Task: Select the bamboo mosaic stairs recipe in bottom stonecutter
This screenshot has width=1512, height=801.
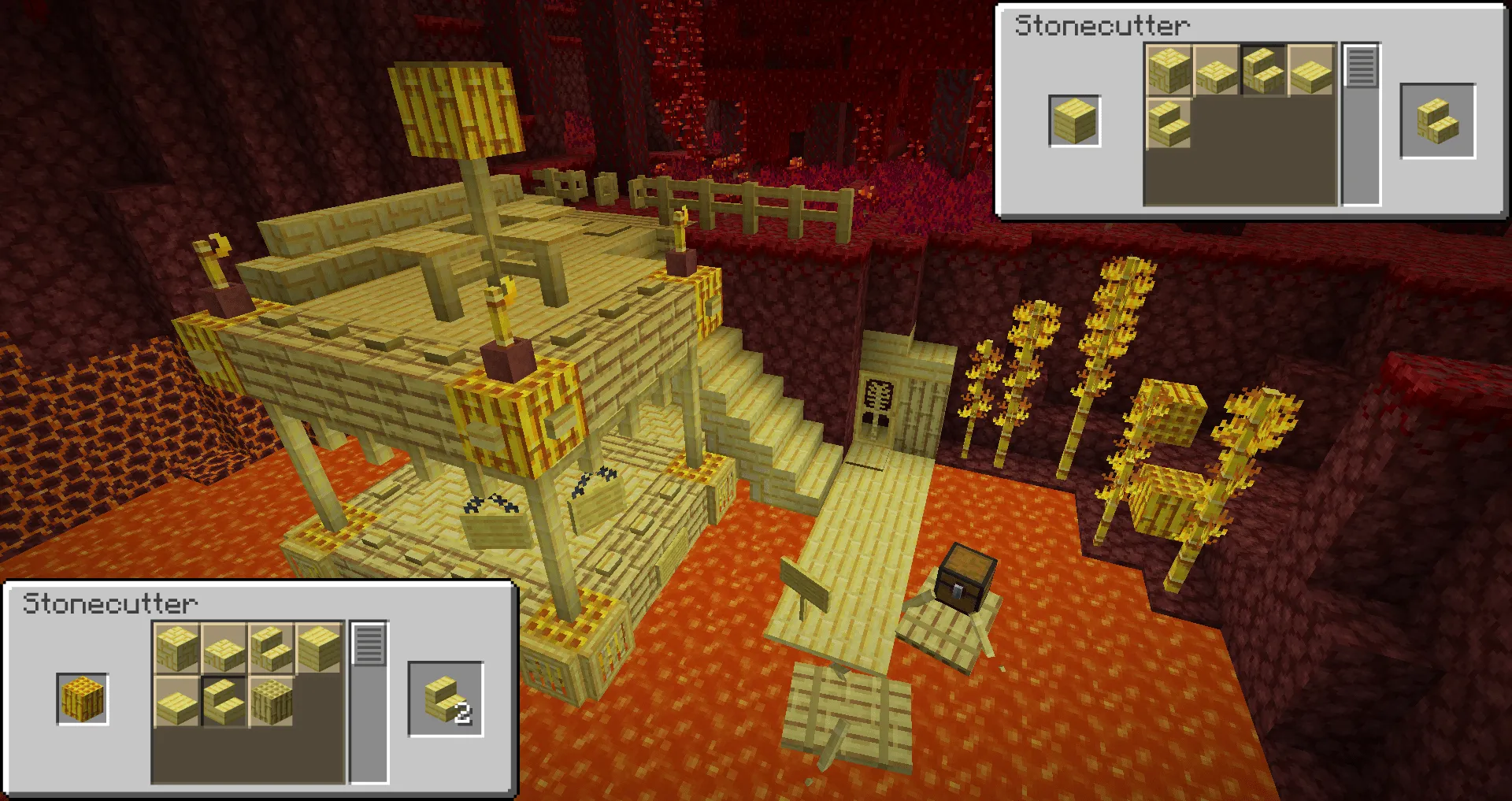Action: click(270, 647)
